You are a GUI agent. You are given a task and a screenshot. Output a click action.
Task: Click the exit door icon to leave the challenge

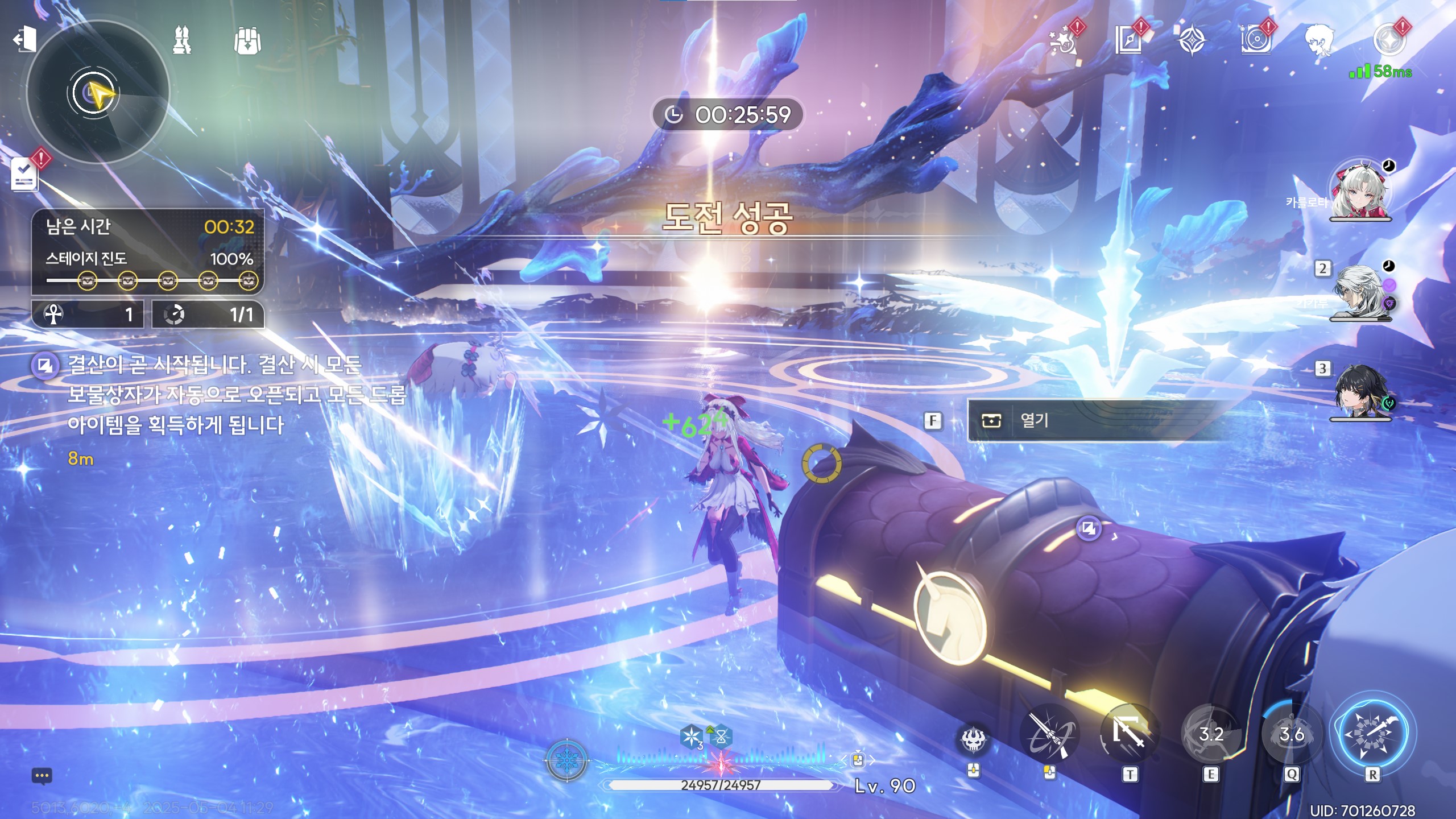(24, 40)
